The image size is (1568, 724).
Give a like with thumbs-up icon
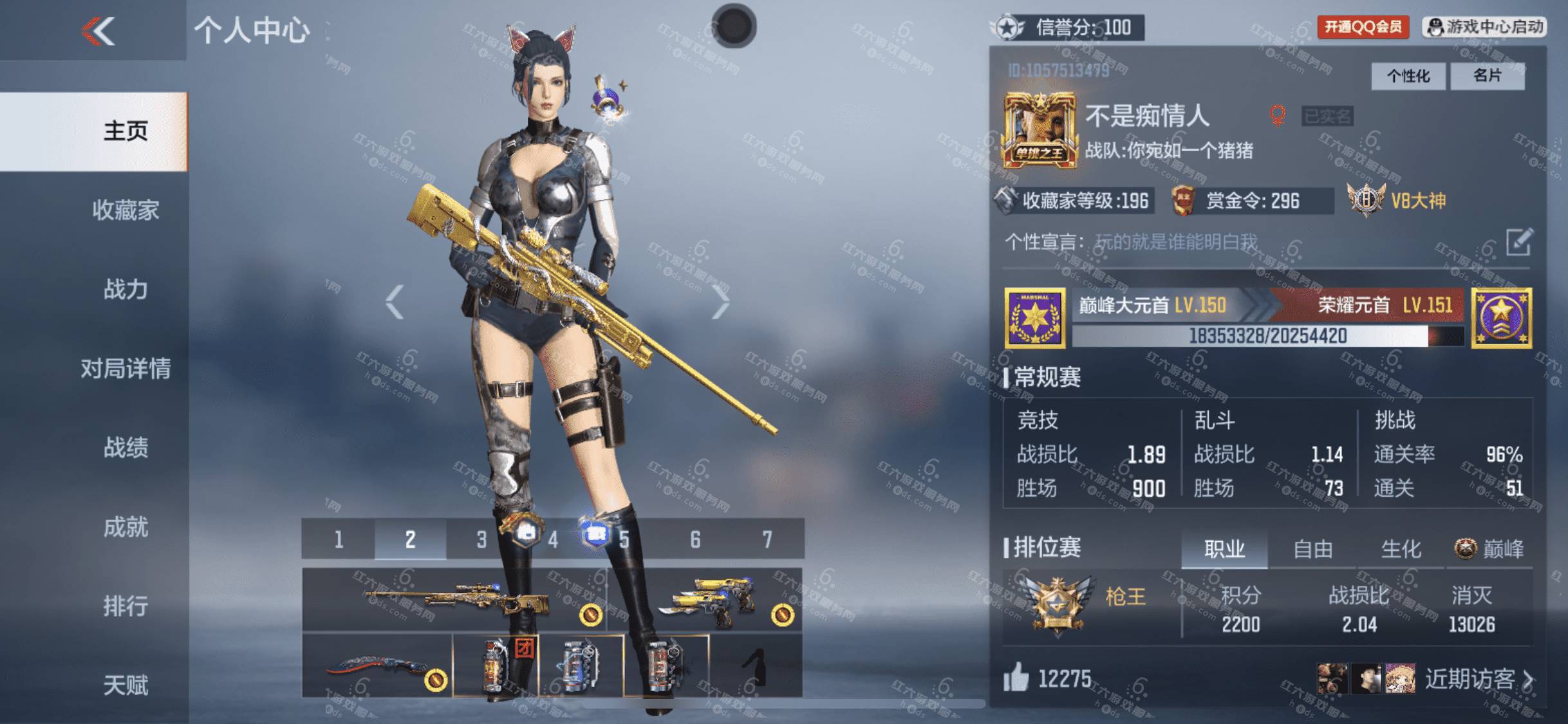click(1016, 678)
